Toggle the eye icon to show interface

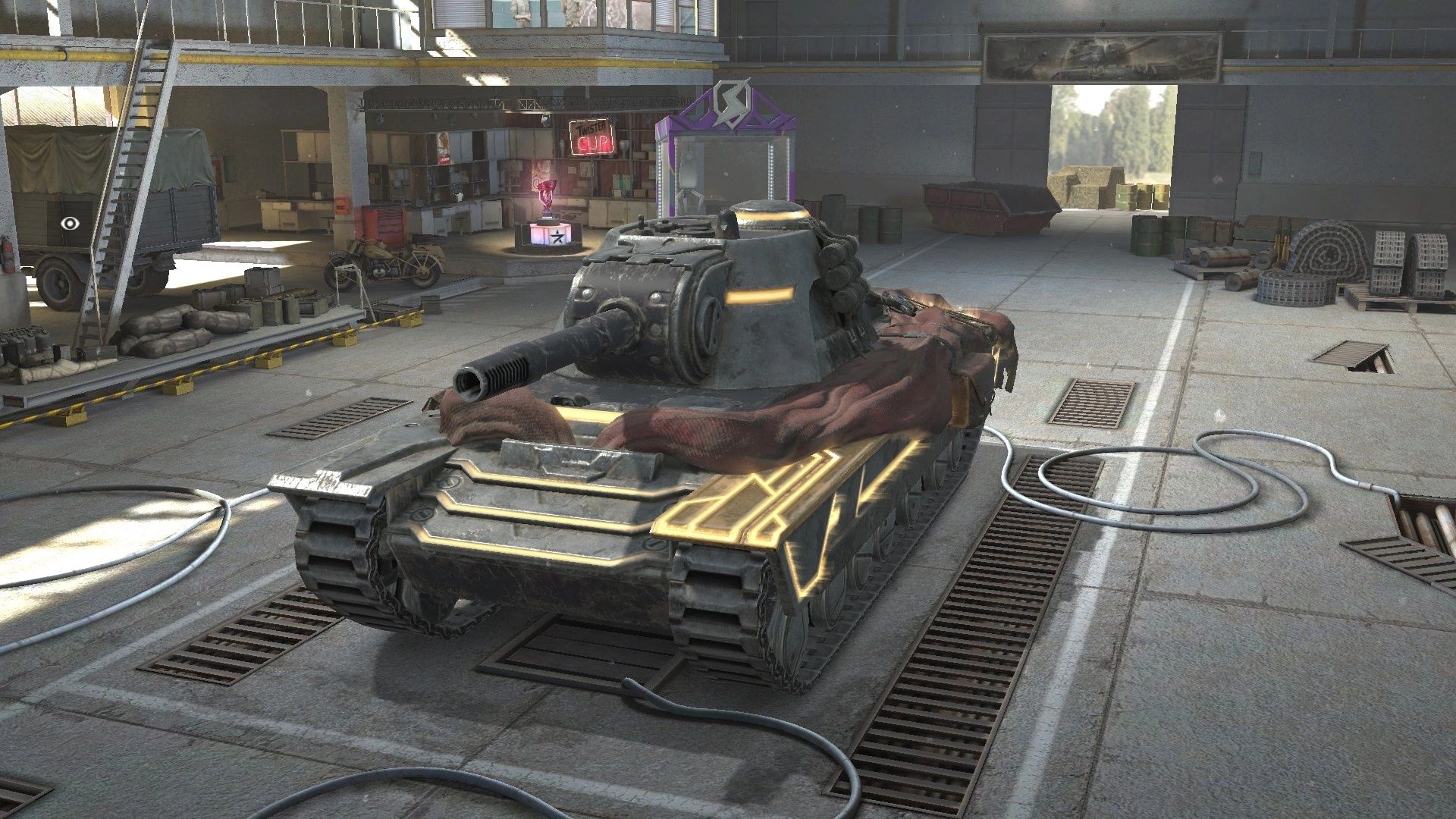pyautogui.click(x=72, y=223)
